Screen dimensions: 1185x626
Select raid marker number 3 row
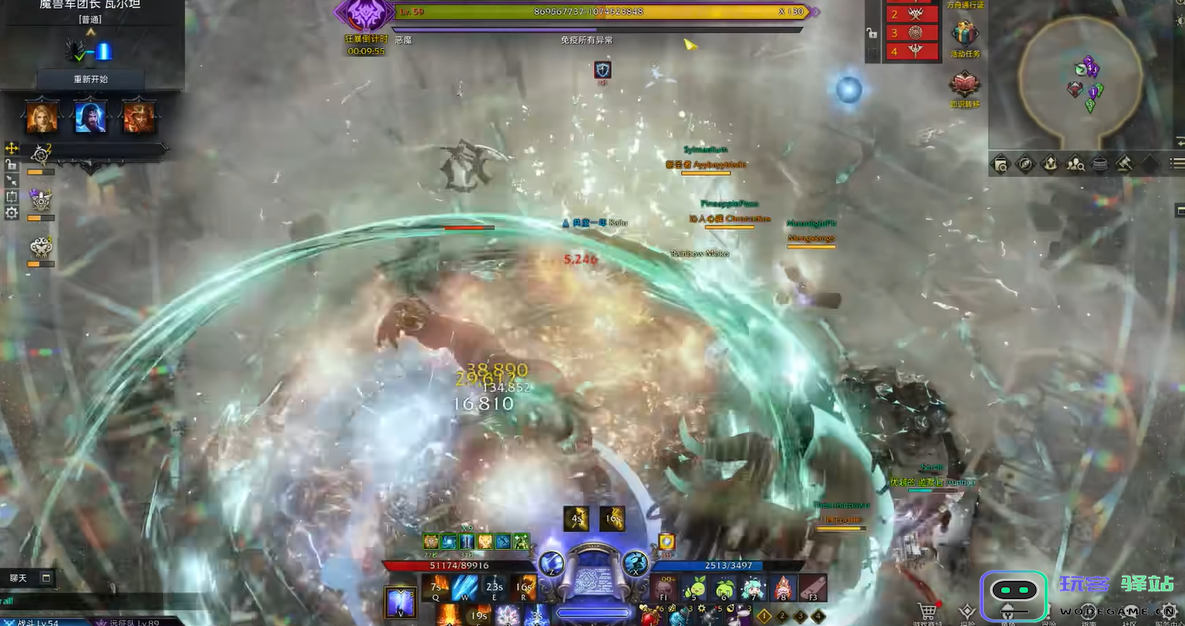pyautogui.click(x=912, y=32)
